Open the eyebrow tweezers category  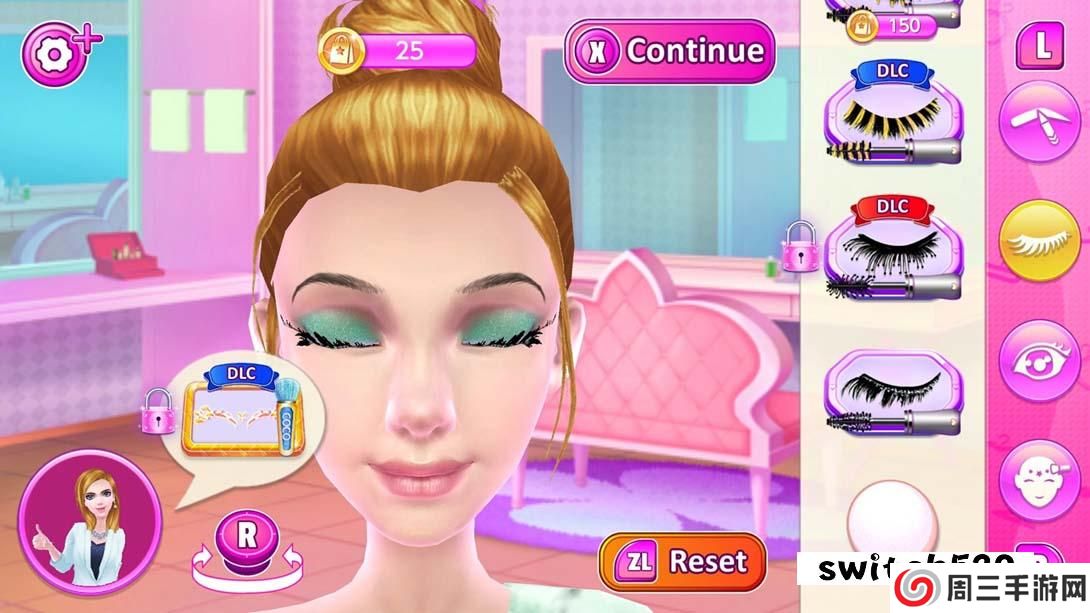pyautogui.click(x=1039, y=120)
